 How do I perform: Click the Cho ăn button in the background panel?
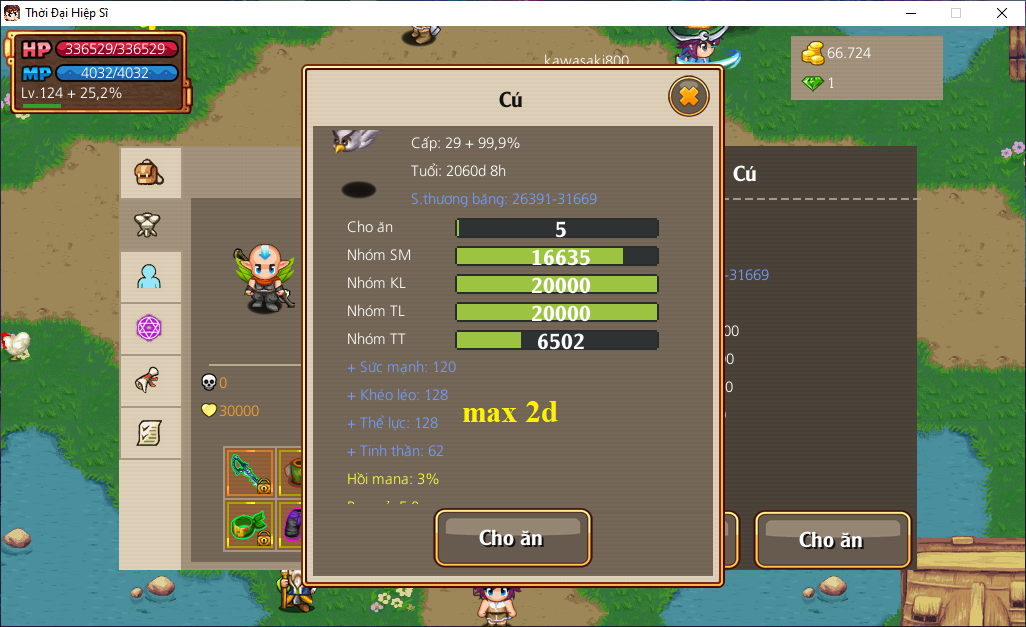click(x=832, y=540)
